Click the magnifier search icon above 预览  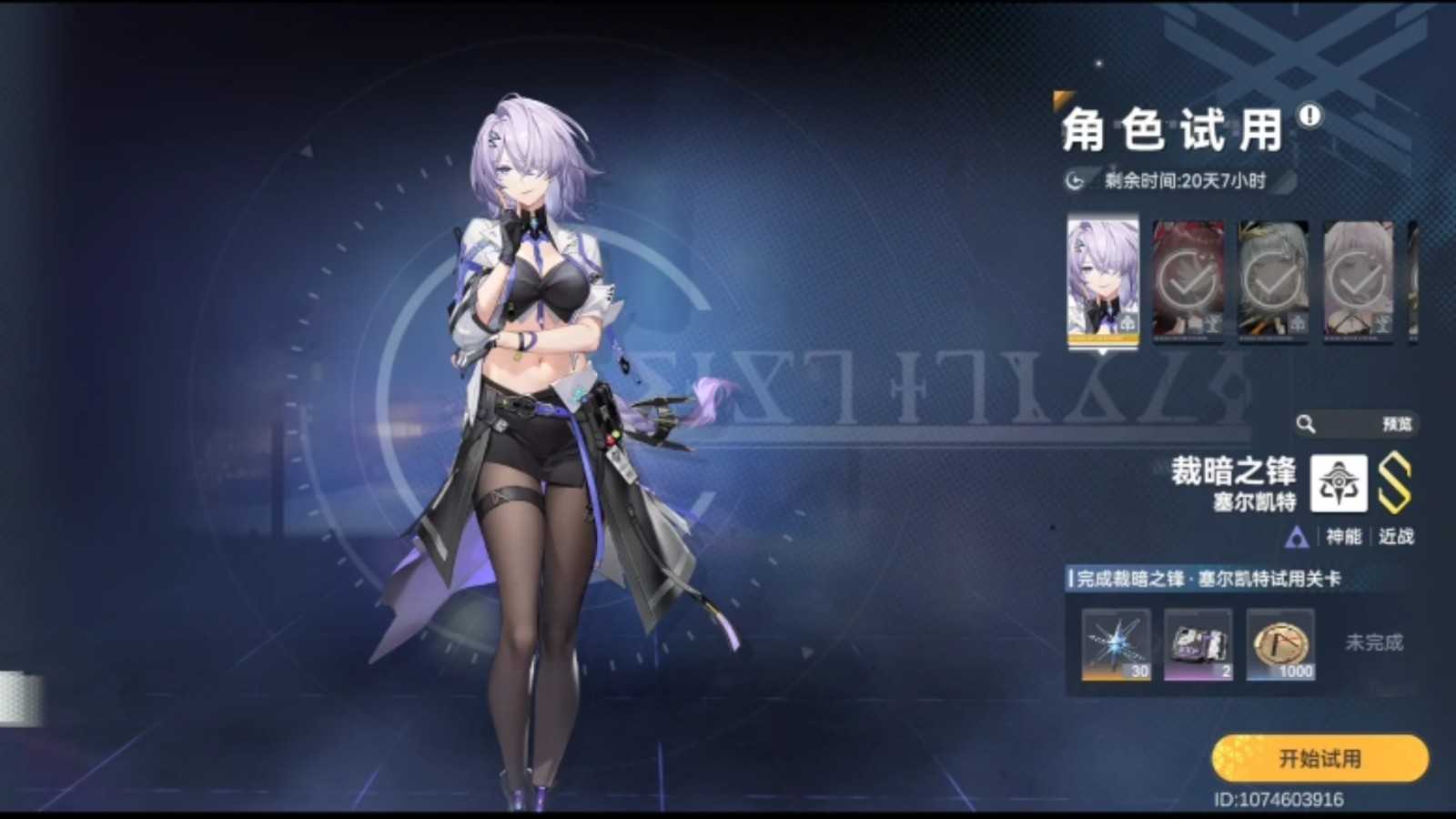tap(1306, 422)
